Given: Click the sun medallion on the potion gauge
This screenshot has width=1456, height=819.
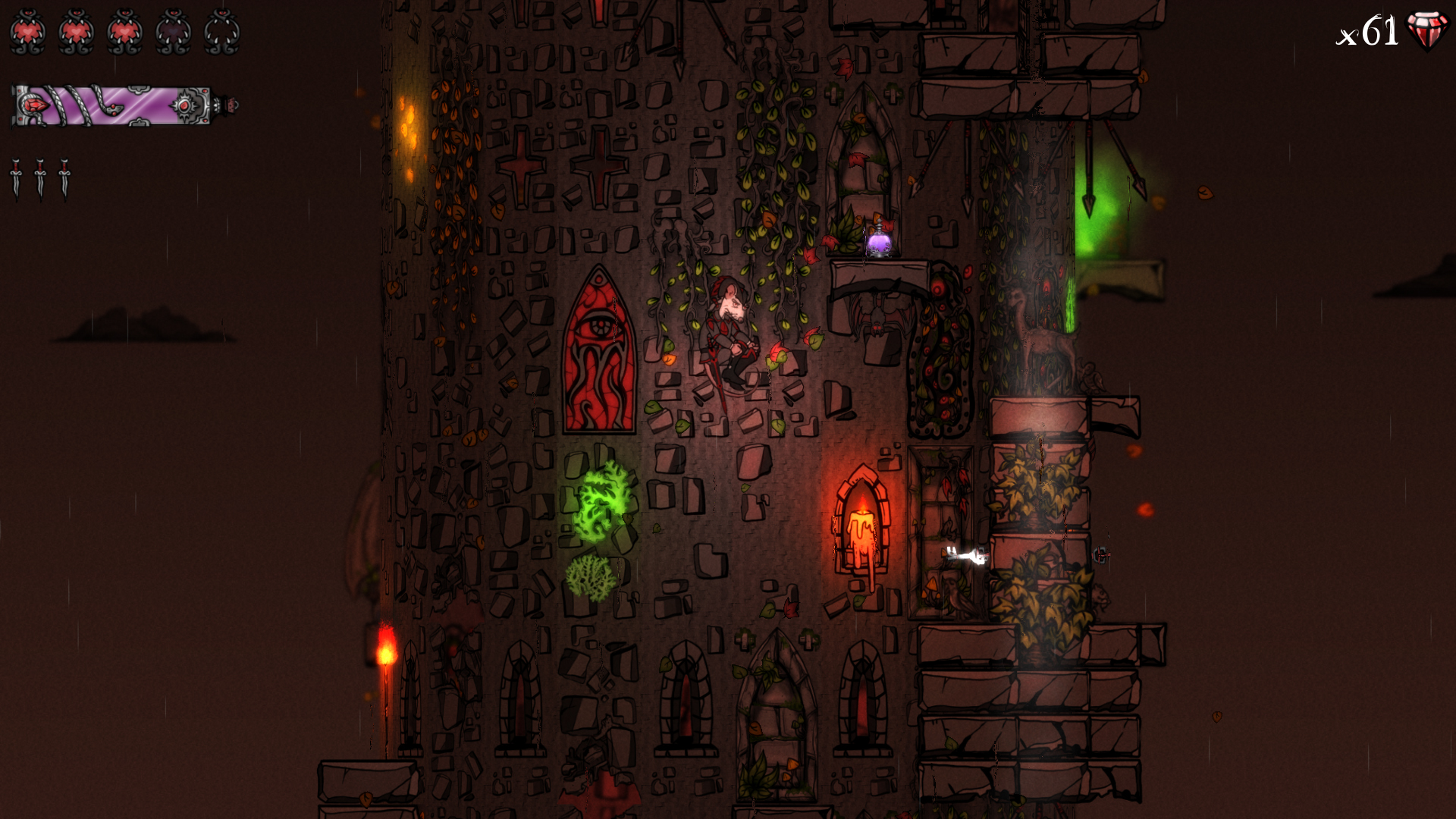Looking at the screenshot, I should [186, 105].
